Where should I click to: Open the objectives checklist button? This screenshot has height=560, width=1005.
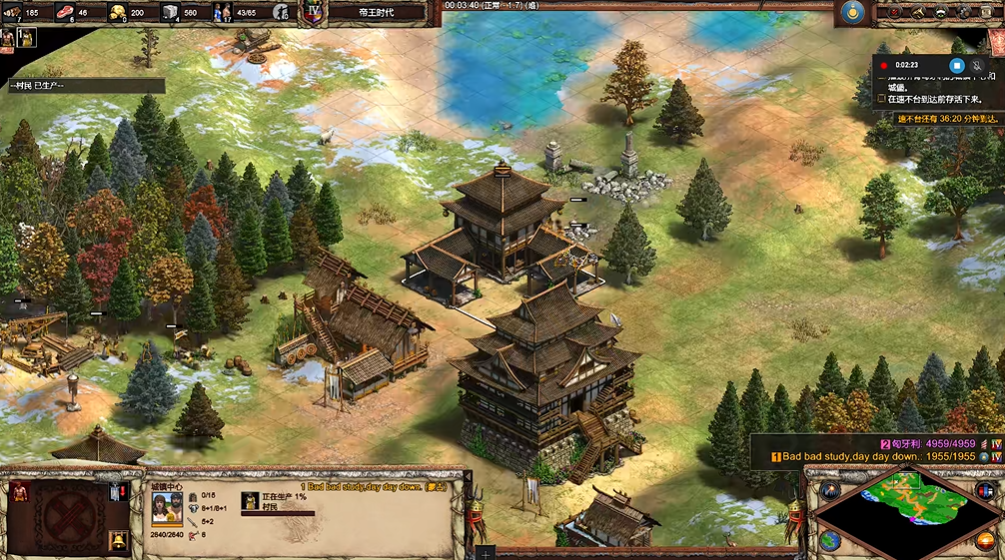click(x=893, y=12)
